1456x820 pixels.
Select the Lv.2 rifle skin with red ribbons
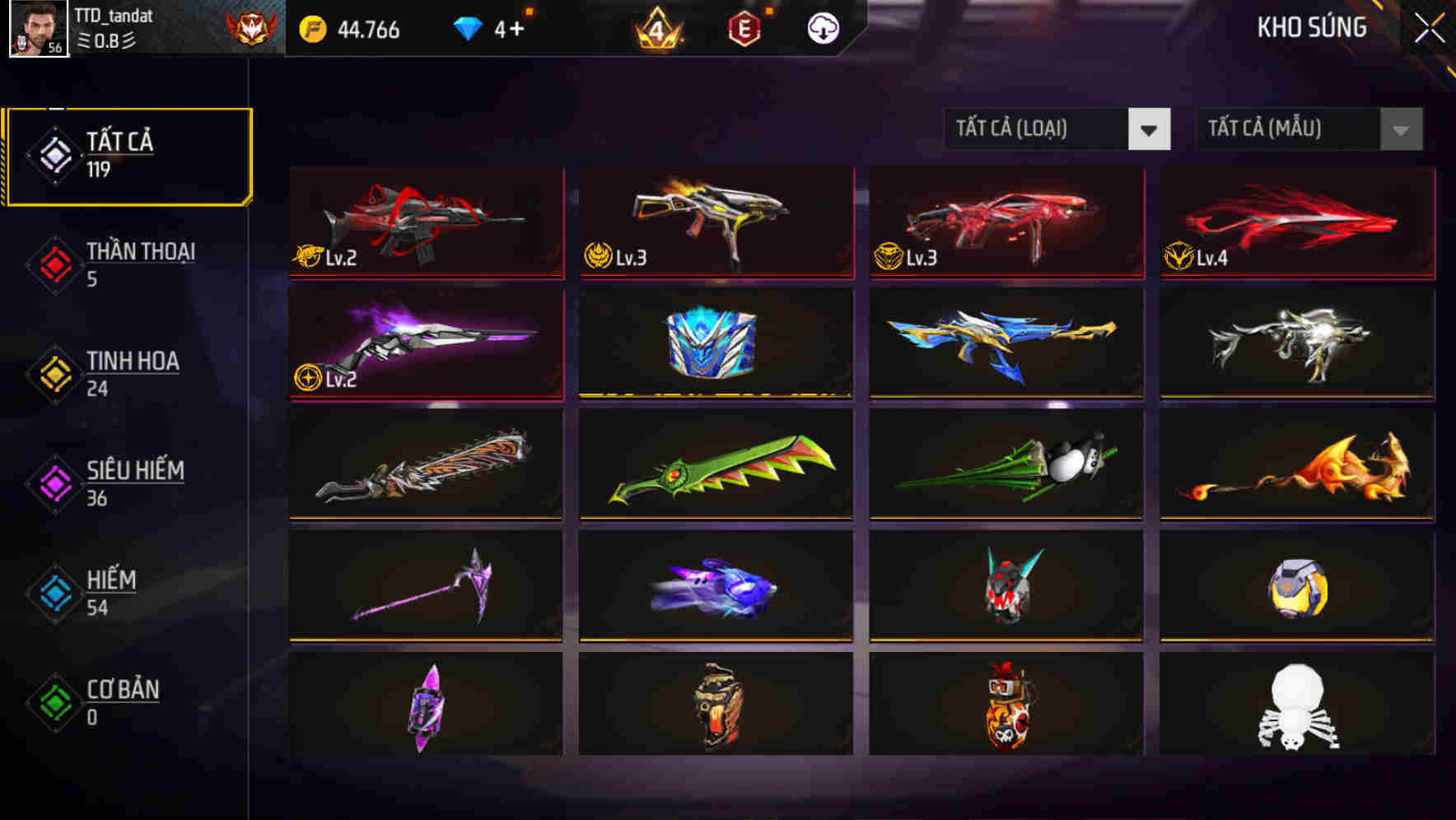point(425,222)
